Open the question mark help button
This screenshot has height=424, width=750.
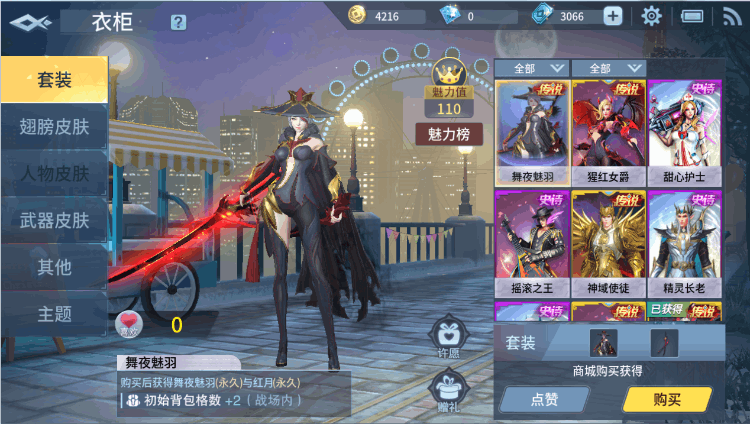tap(178, 22)
